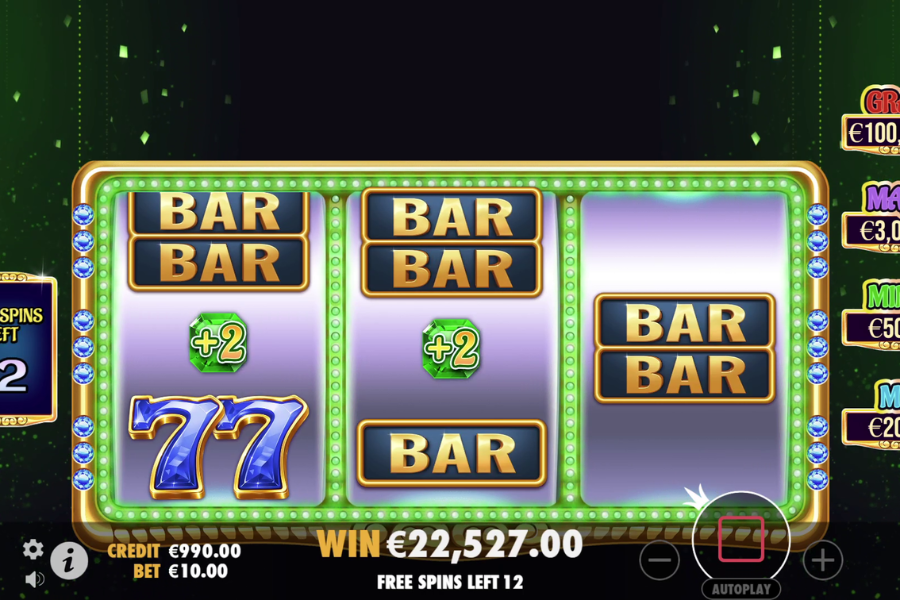Open the Autoplay options
This screenshot has height=600, width=900.
[741, 589]
